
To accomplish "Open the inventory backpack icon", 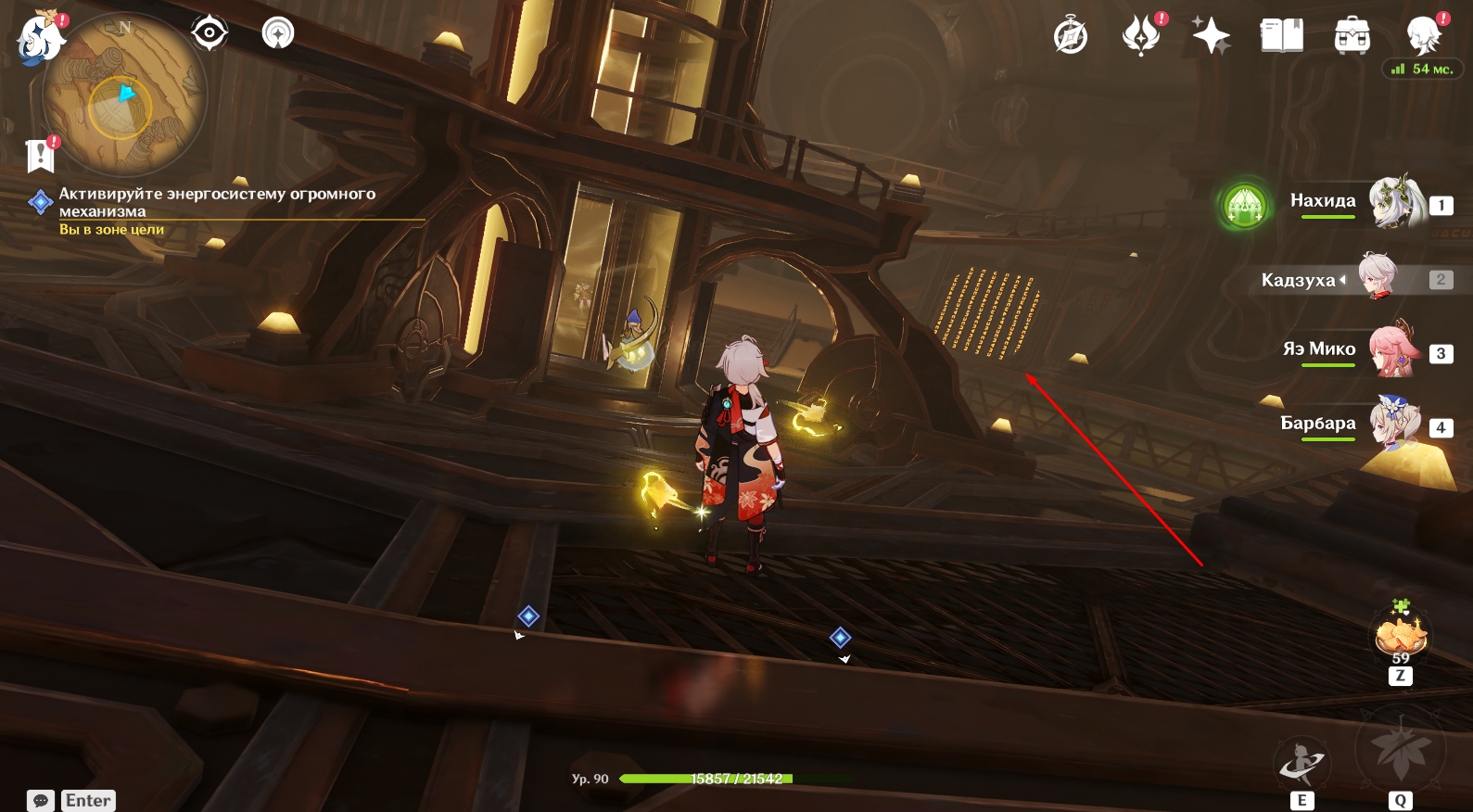I will click(1352, 37).
